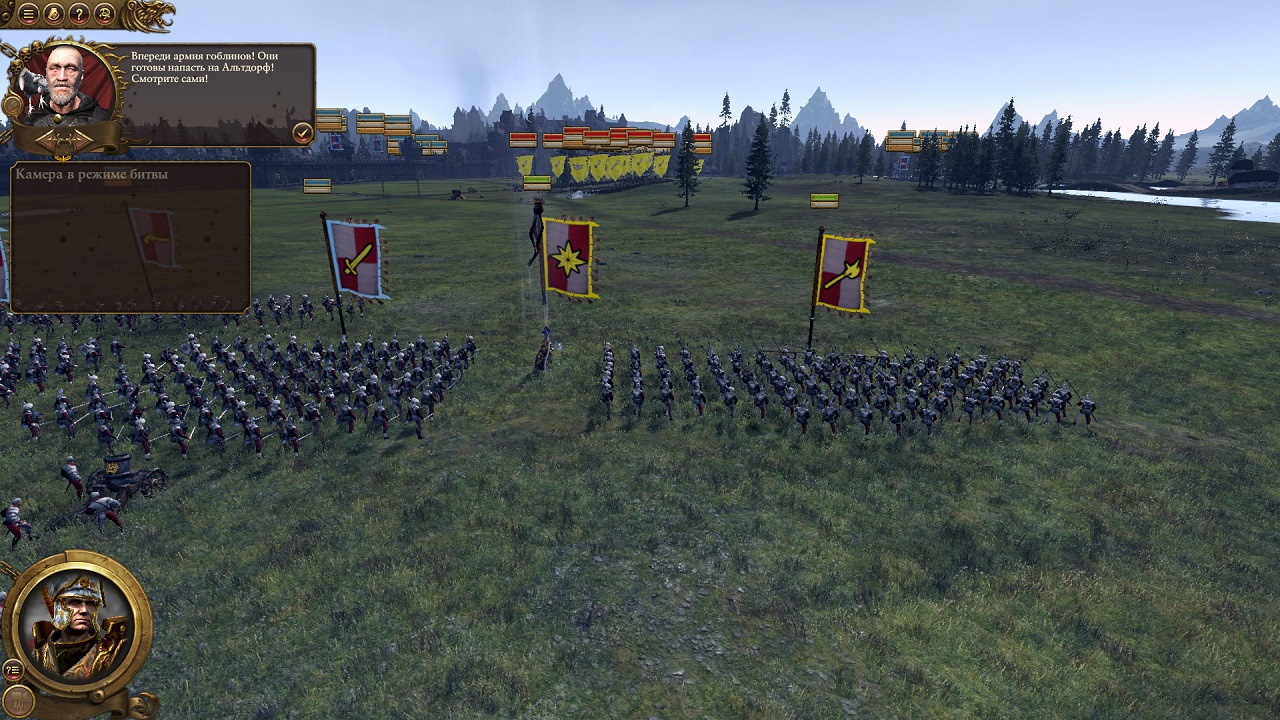Open the question-mark list button beside the general
The width and height of the screenshot is (1280, 720).
point(13,669)
